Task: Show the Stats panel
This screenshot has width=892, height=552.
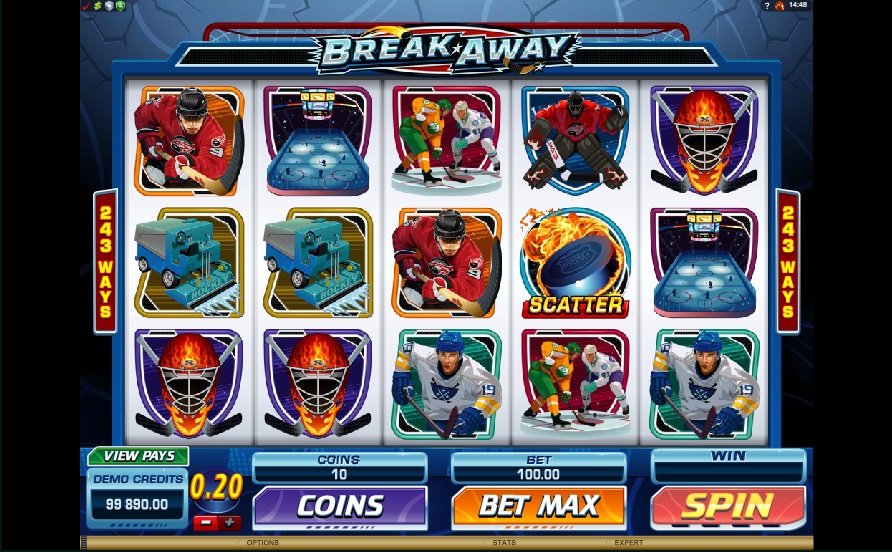Action: tap(503, 543)
